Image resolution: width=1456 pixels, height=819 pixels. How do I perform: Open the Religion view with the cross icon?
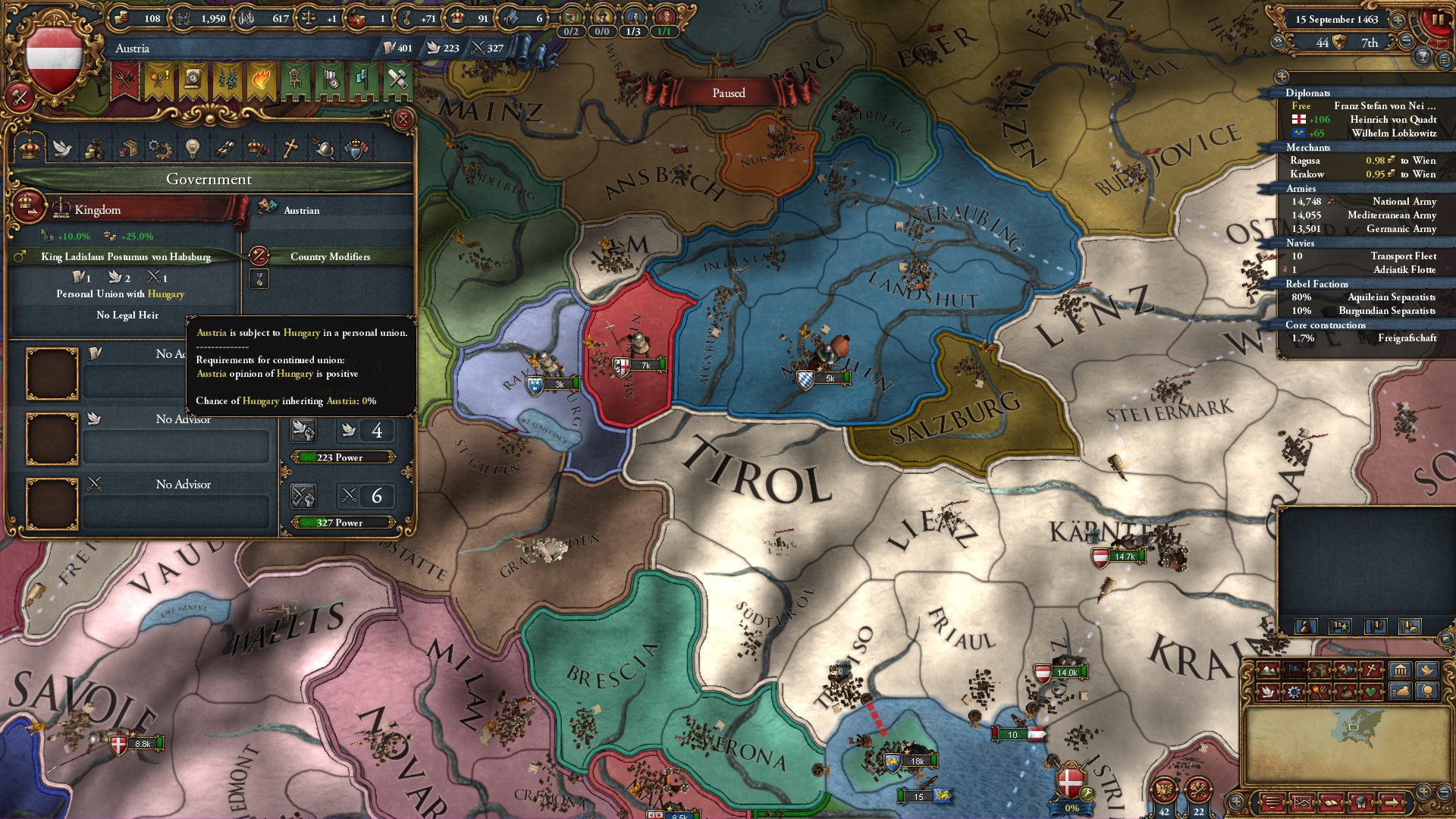(291, 148)
